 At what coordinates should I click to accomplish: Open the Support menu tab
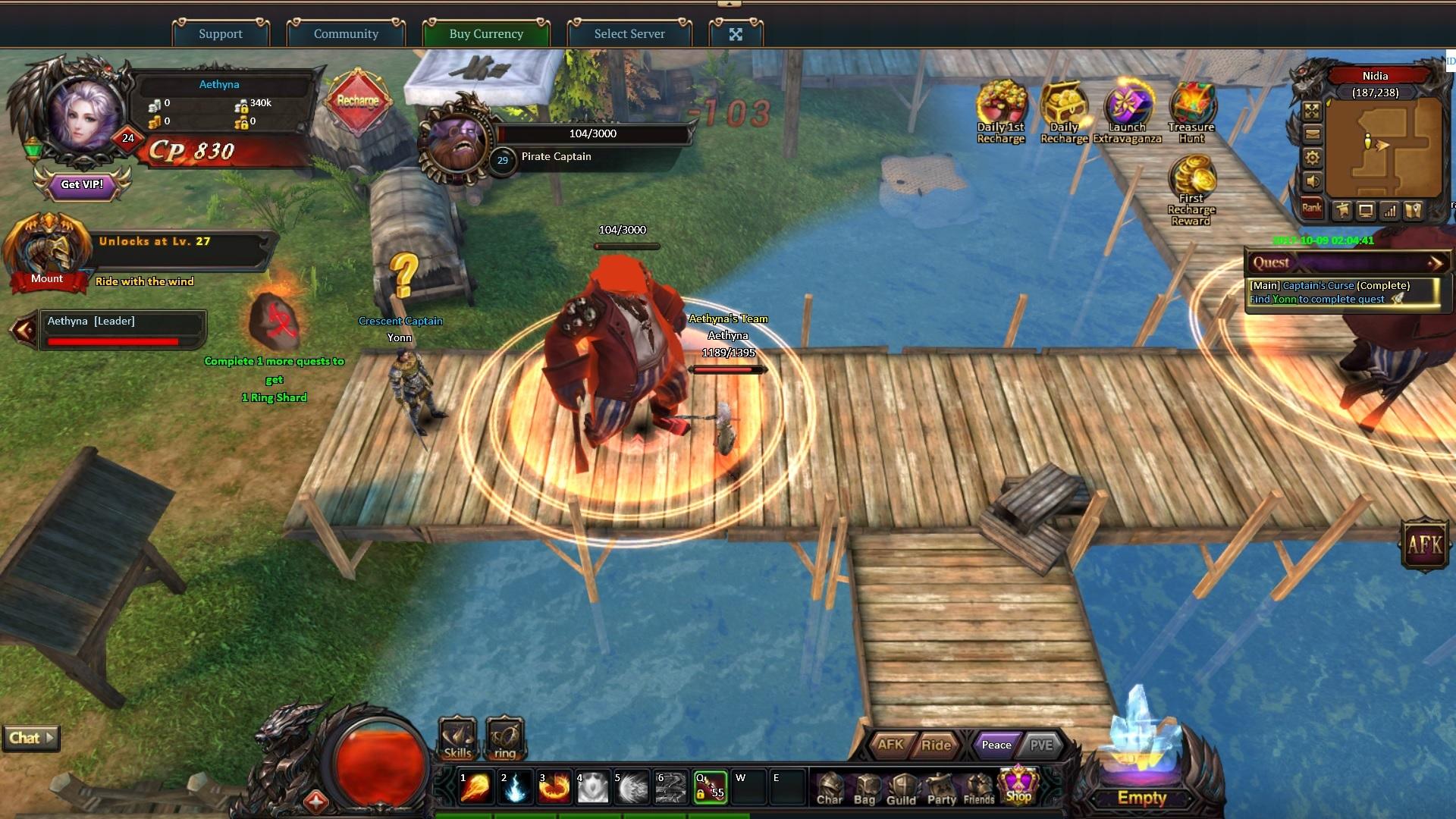(221, 33)
